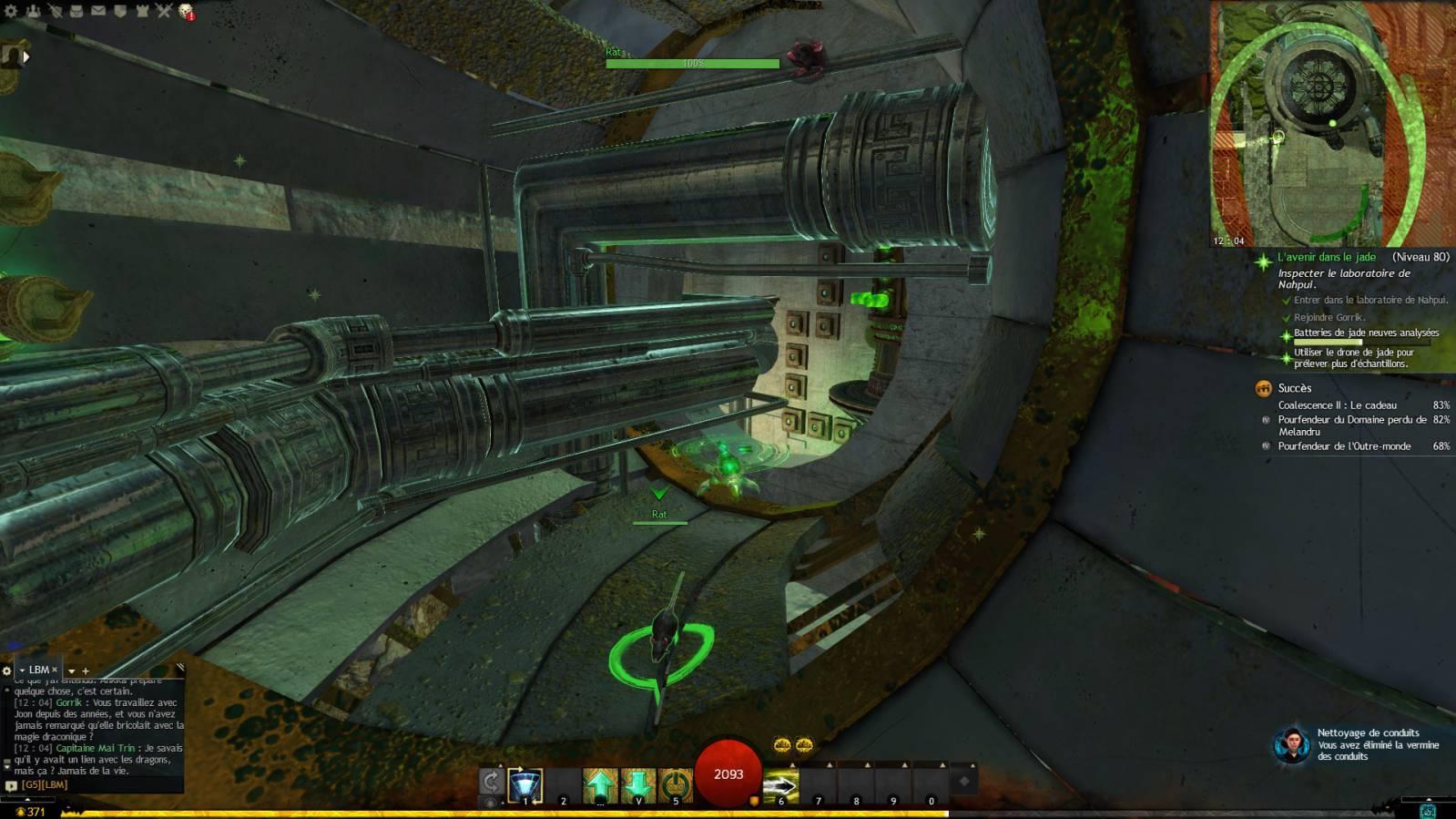Viewport: 1456px width, 819px height.
Task: Open the PvP crossed swords icon
Action: coord(164,11)
